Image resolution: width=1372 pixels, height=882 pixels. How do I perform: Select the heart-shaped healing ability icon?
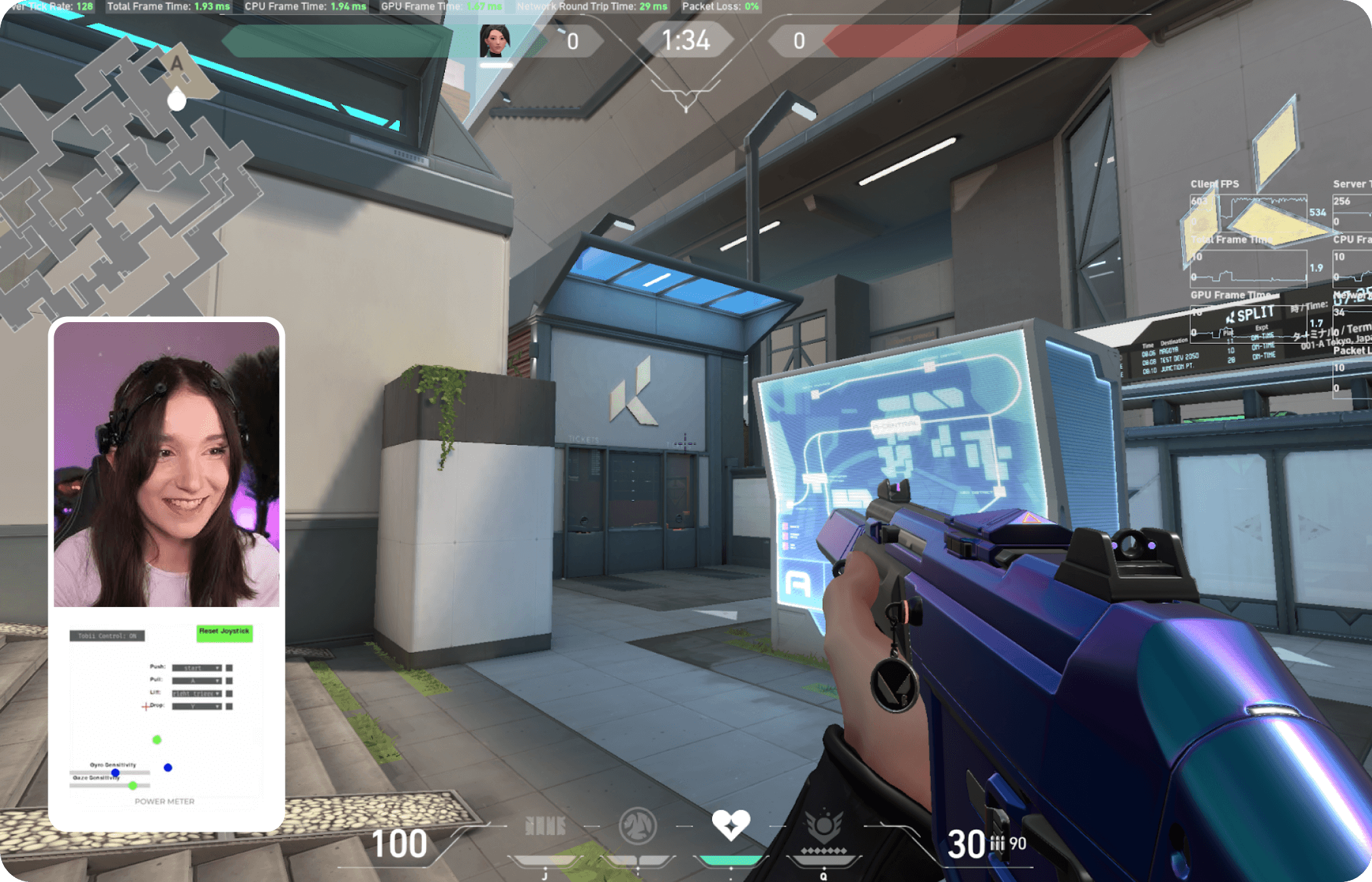730,825
